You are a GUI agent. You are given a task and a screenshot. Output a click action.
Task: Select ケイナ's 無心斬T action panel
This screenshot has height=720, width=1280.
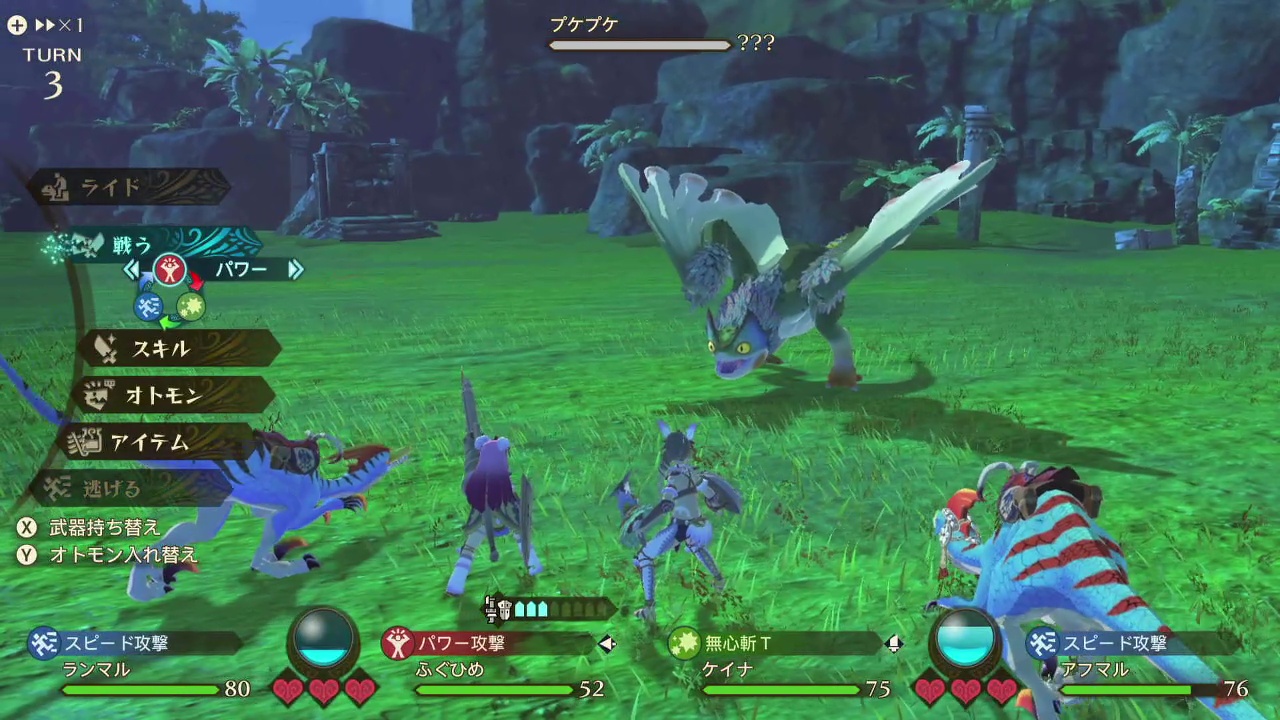click(775, 643)
